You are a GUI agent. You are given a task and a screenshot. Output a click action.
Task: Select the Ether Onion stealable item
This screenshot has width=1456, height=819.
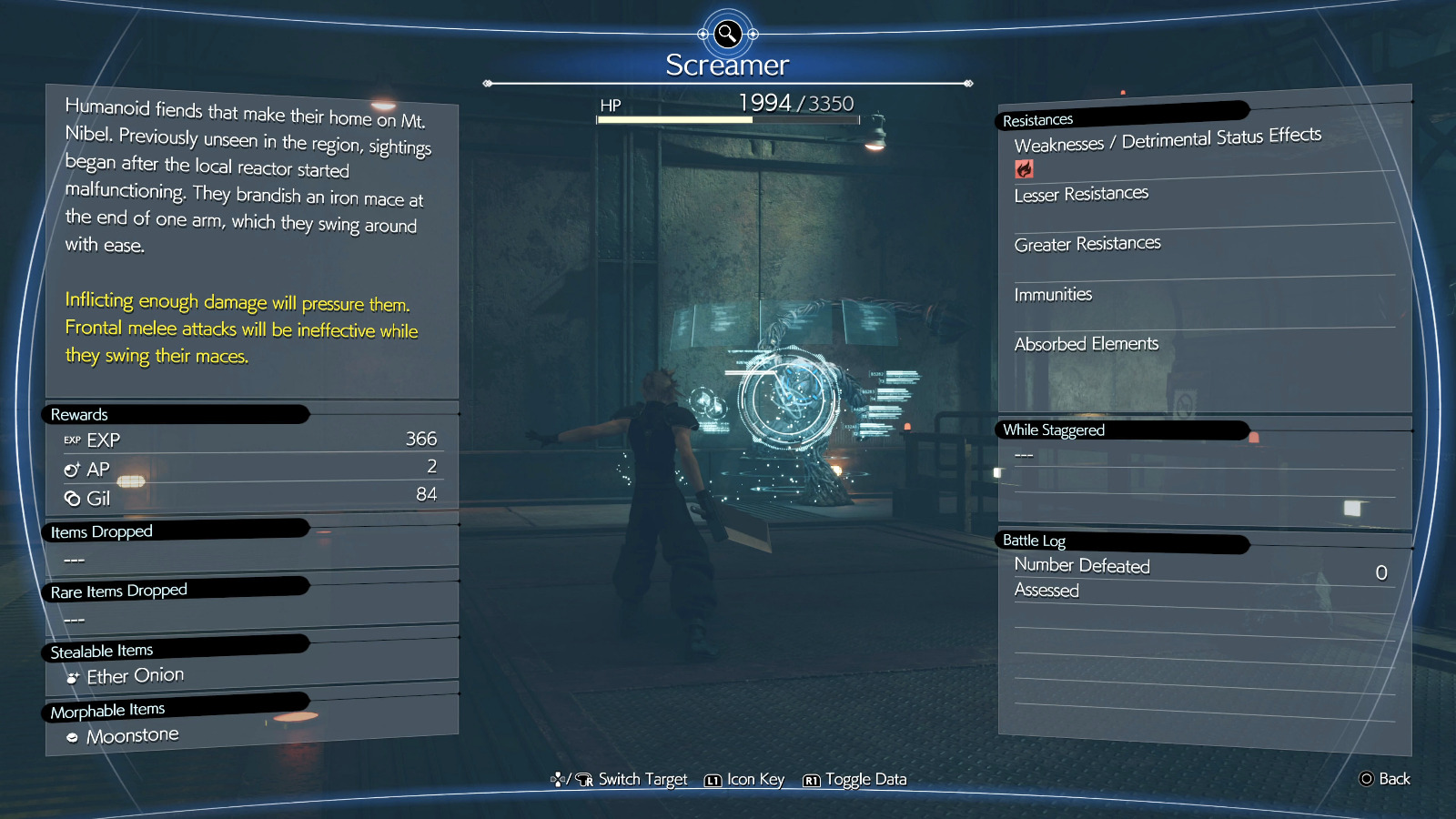click(135, 676)
